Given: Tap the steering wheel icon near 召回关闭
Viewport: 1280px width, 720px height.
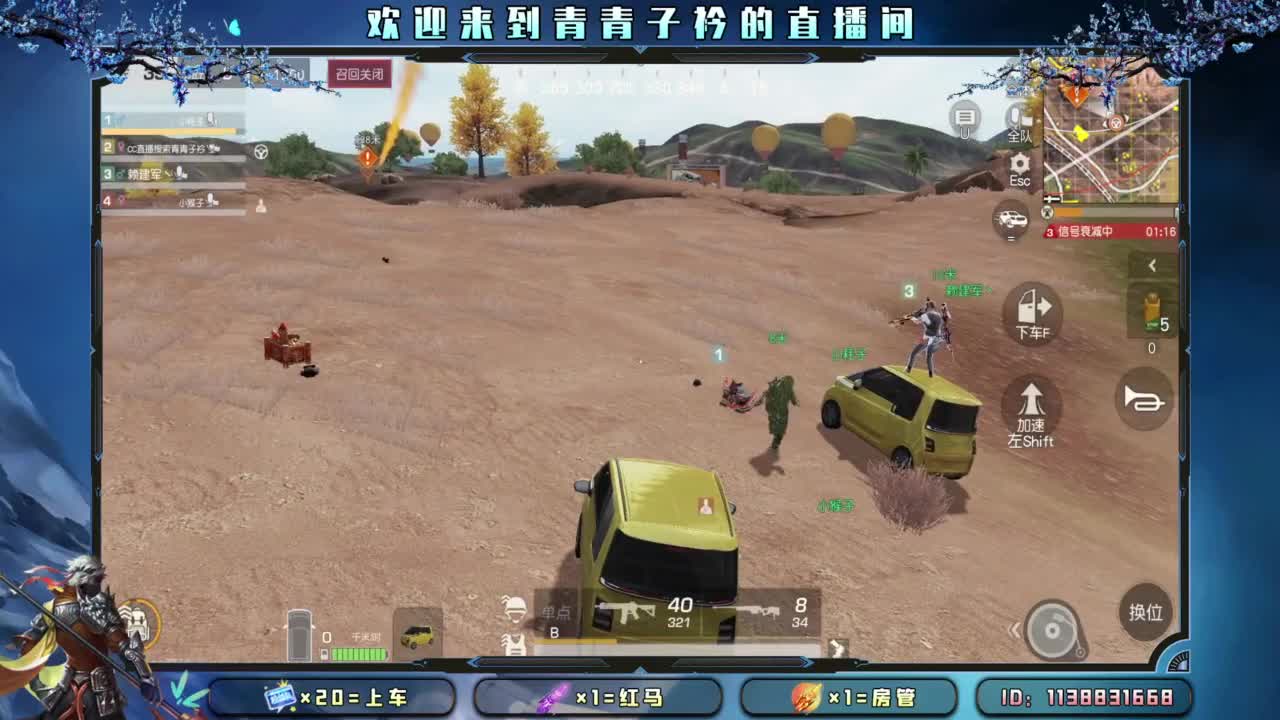Looking at the screenshot, I should [x=260, y=151].
